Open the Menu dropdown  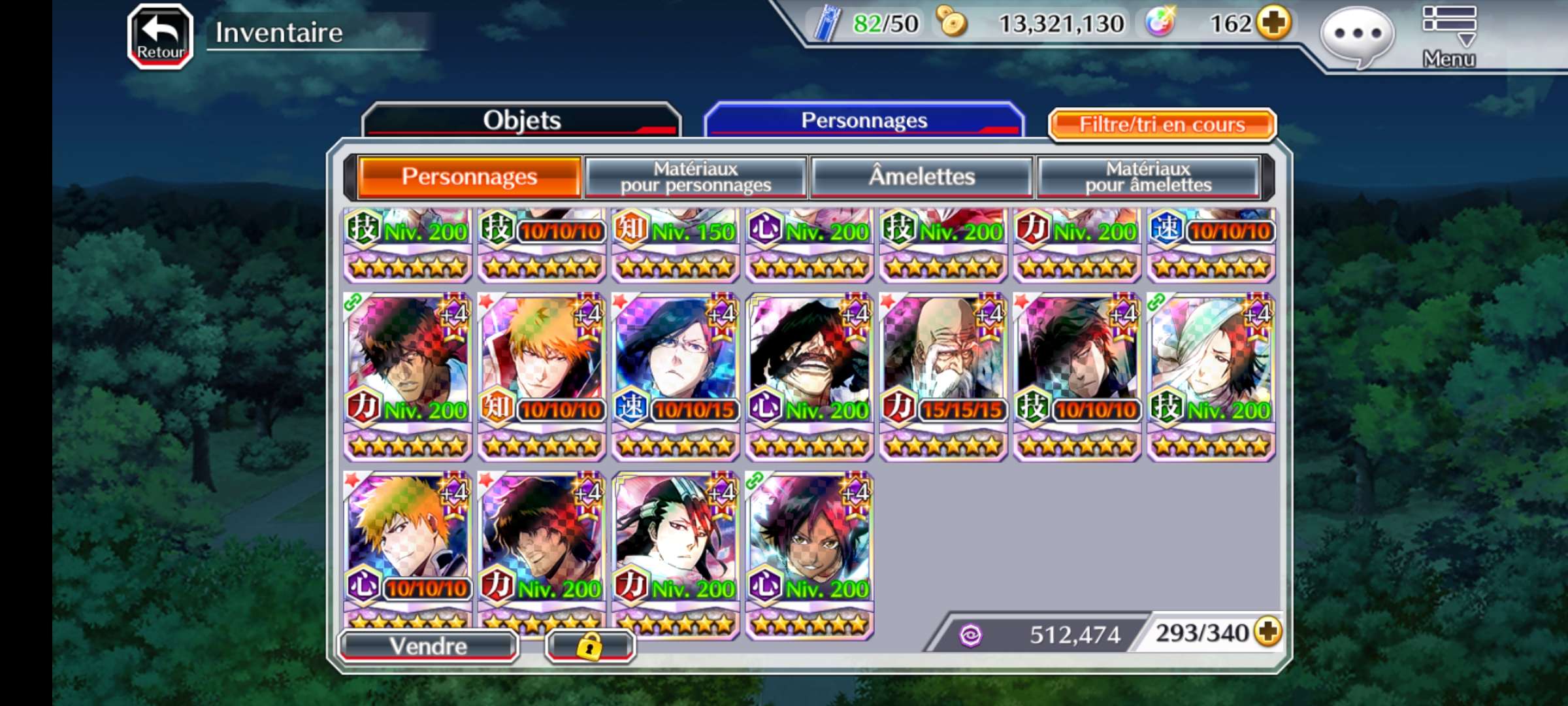1449,36
